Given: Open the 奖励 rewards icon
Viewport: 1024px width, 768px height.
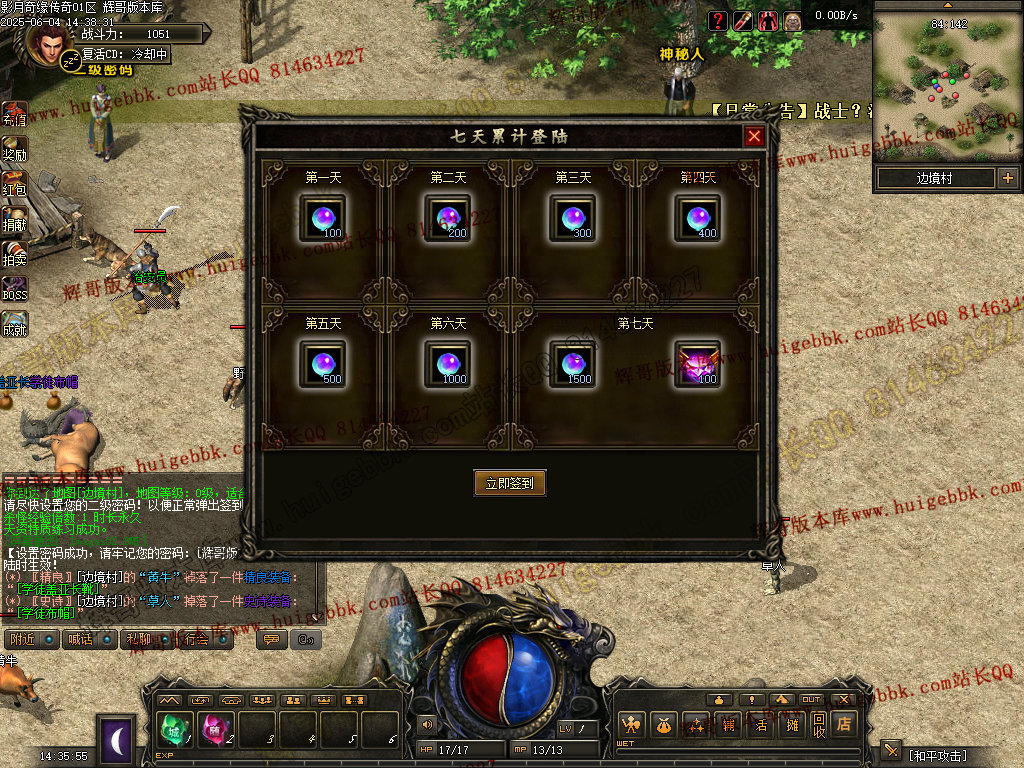Looking at the screenshot, I should point(14,148).
